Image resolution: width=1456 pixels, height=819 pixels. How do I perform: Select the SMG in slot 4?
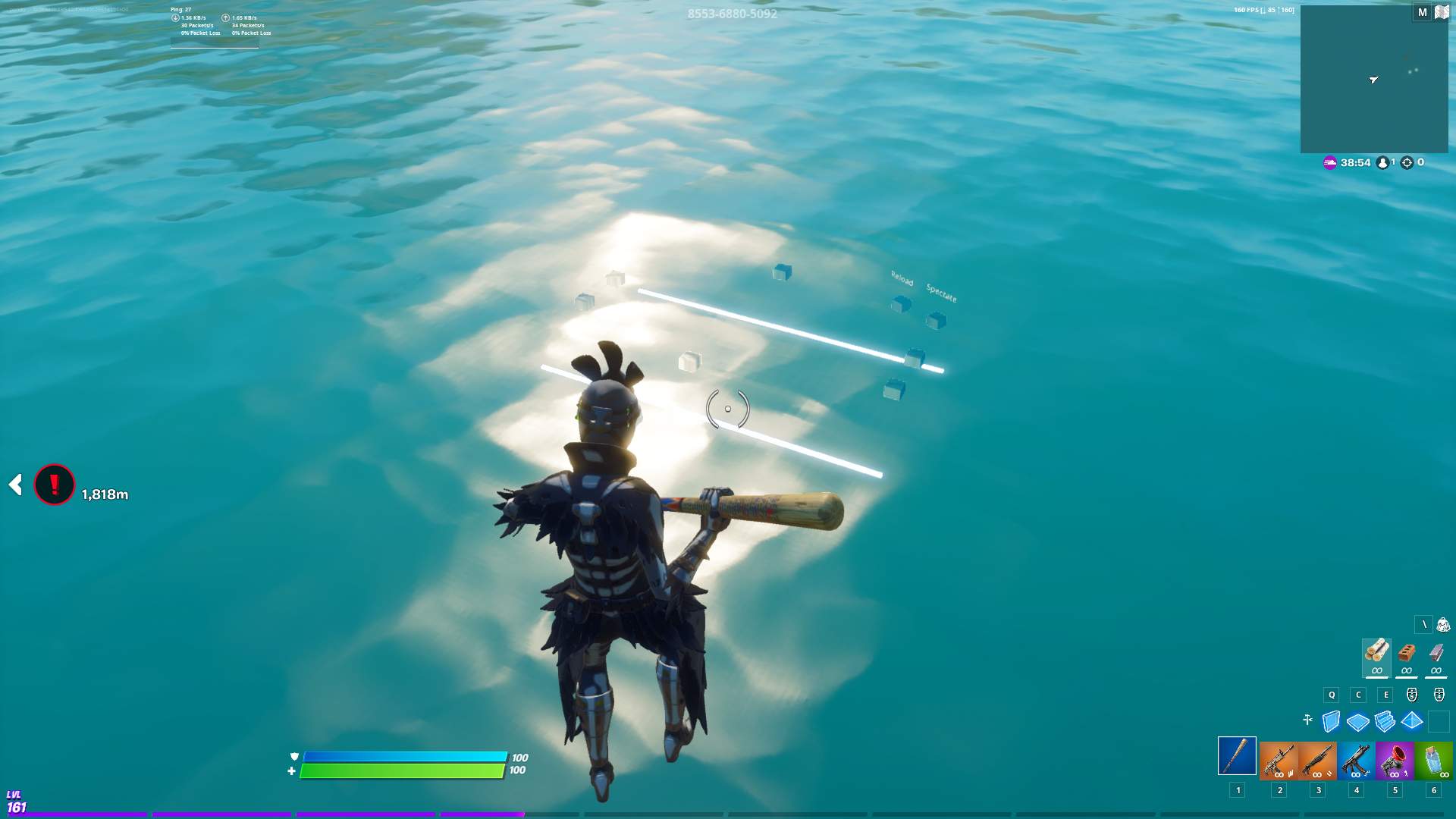point(1355,758)
